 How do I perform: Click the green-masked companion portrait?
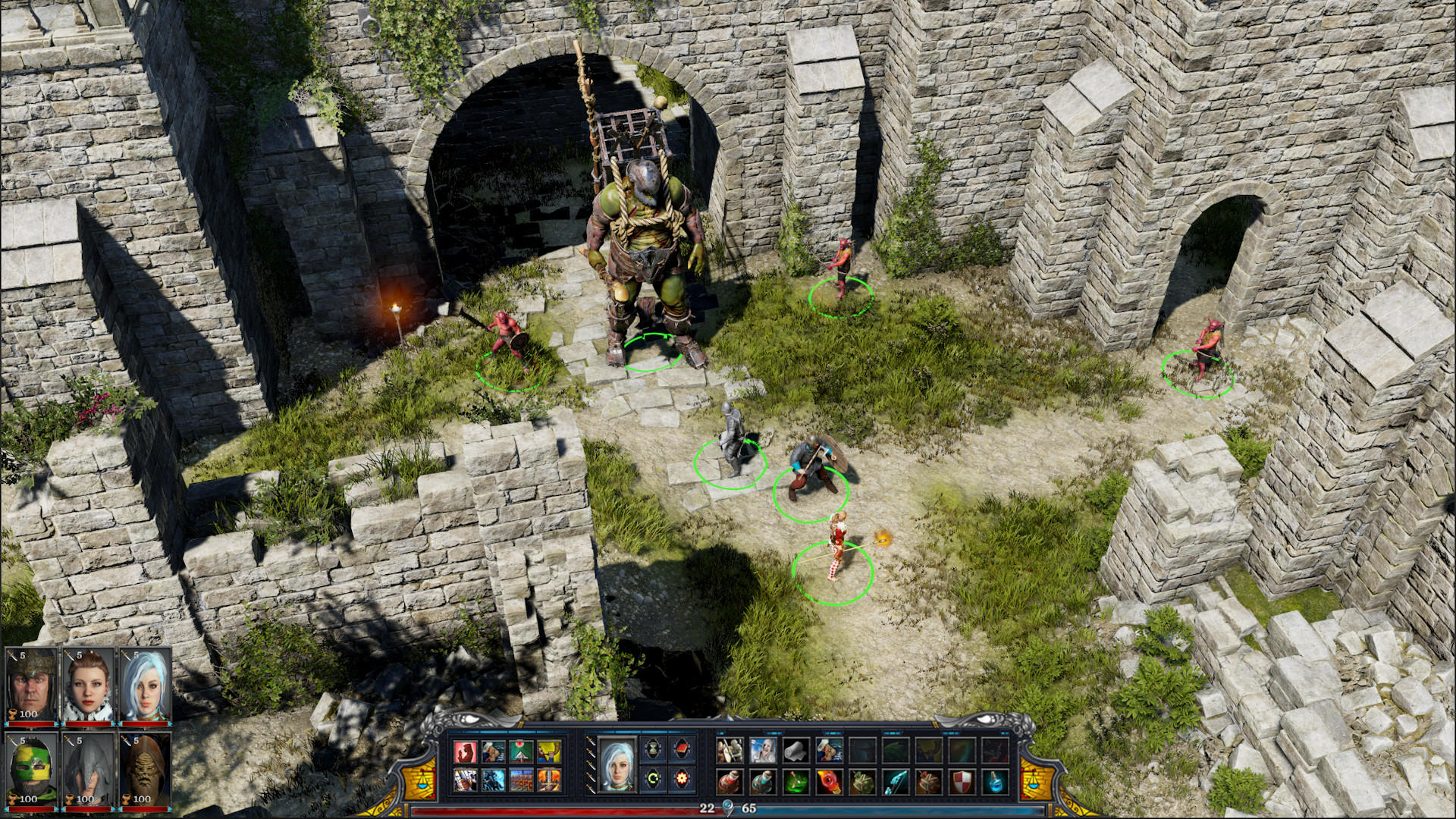[30, 768]
